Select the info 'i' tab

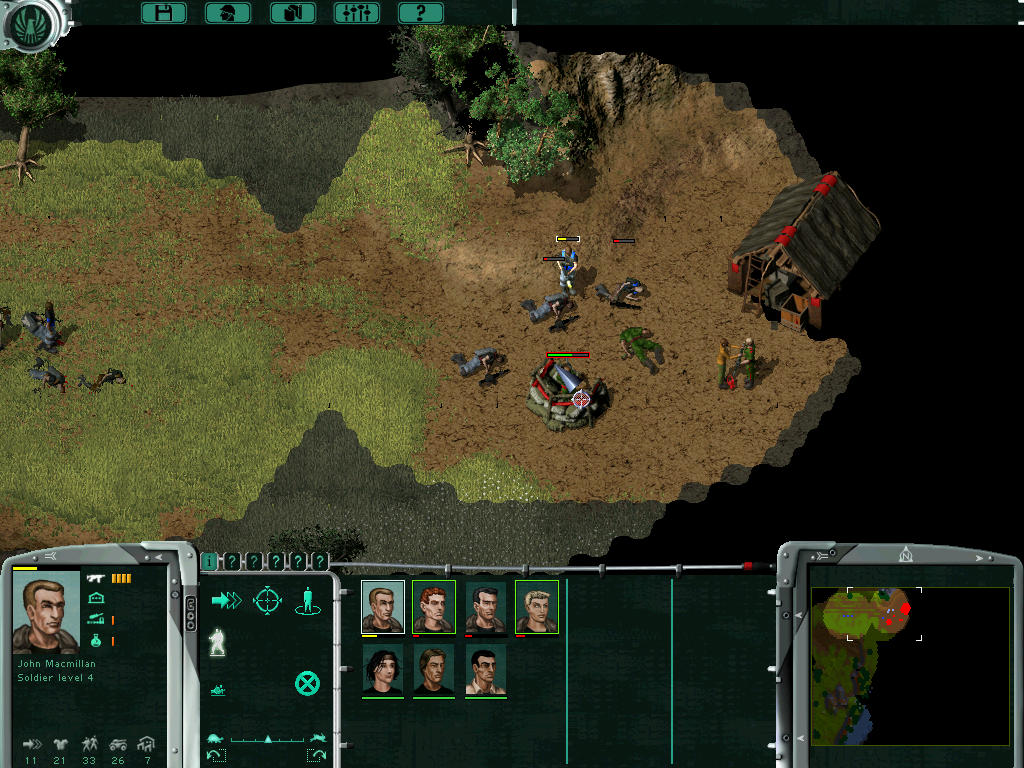coord(209,562)
